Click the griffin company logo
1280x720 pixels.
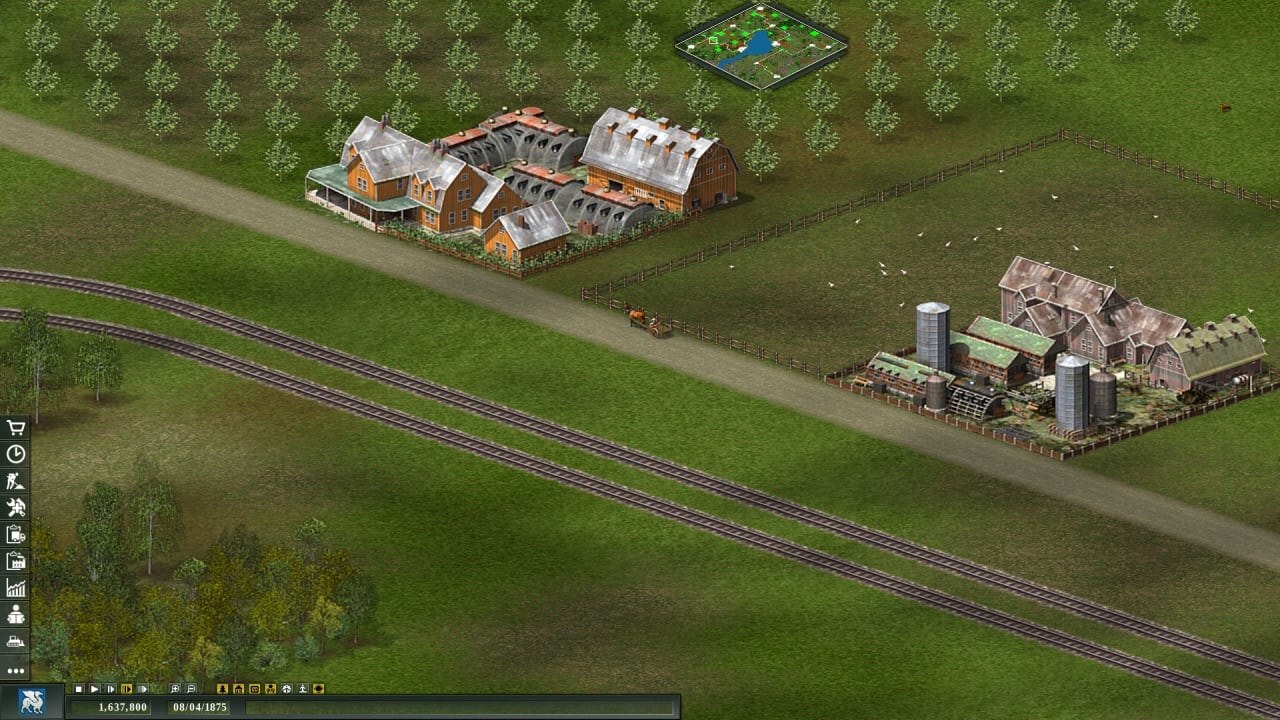pyautogui.click(x=32, y=702)
